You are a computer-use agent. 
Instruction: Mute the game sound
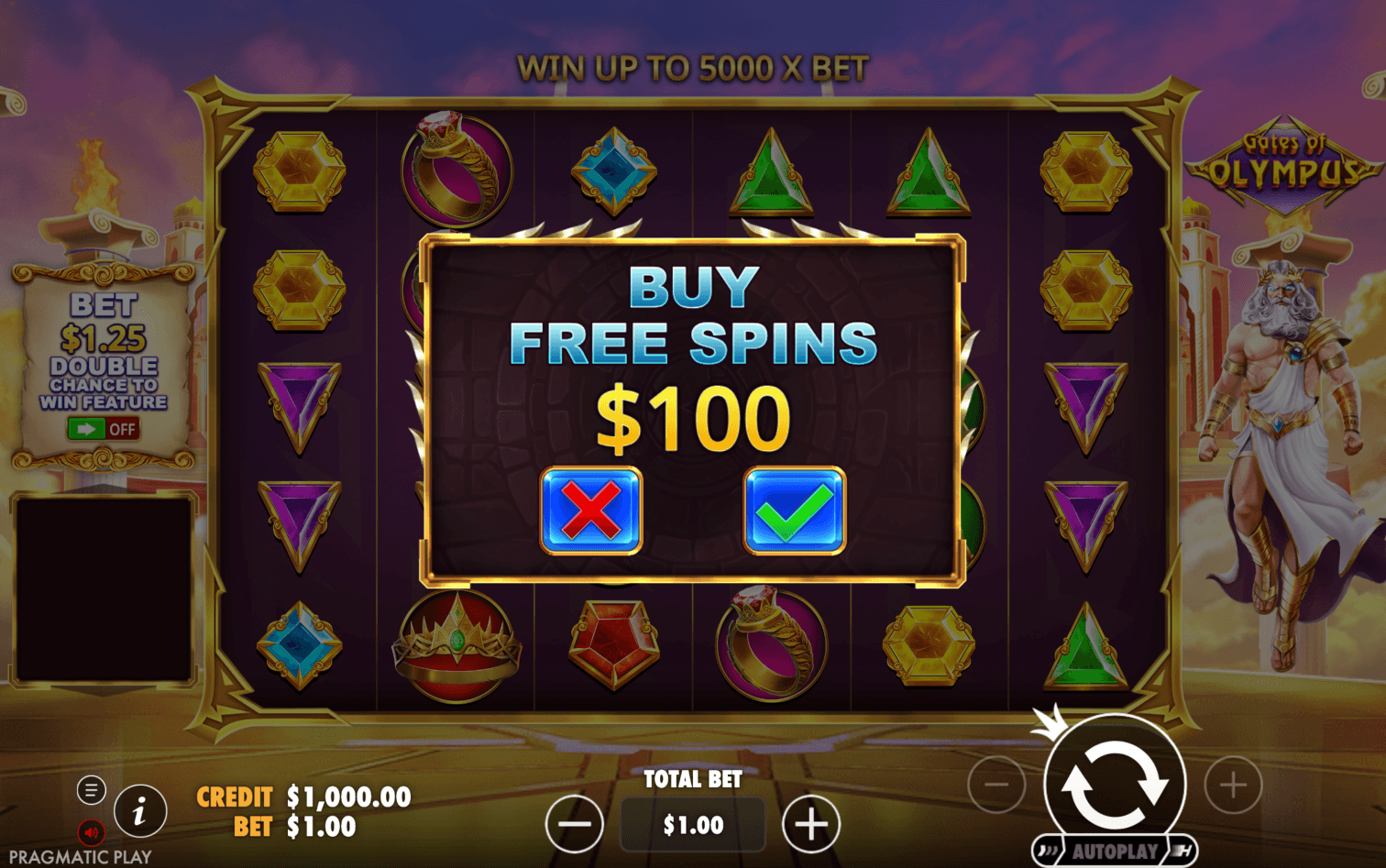89,831
